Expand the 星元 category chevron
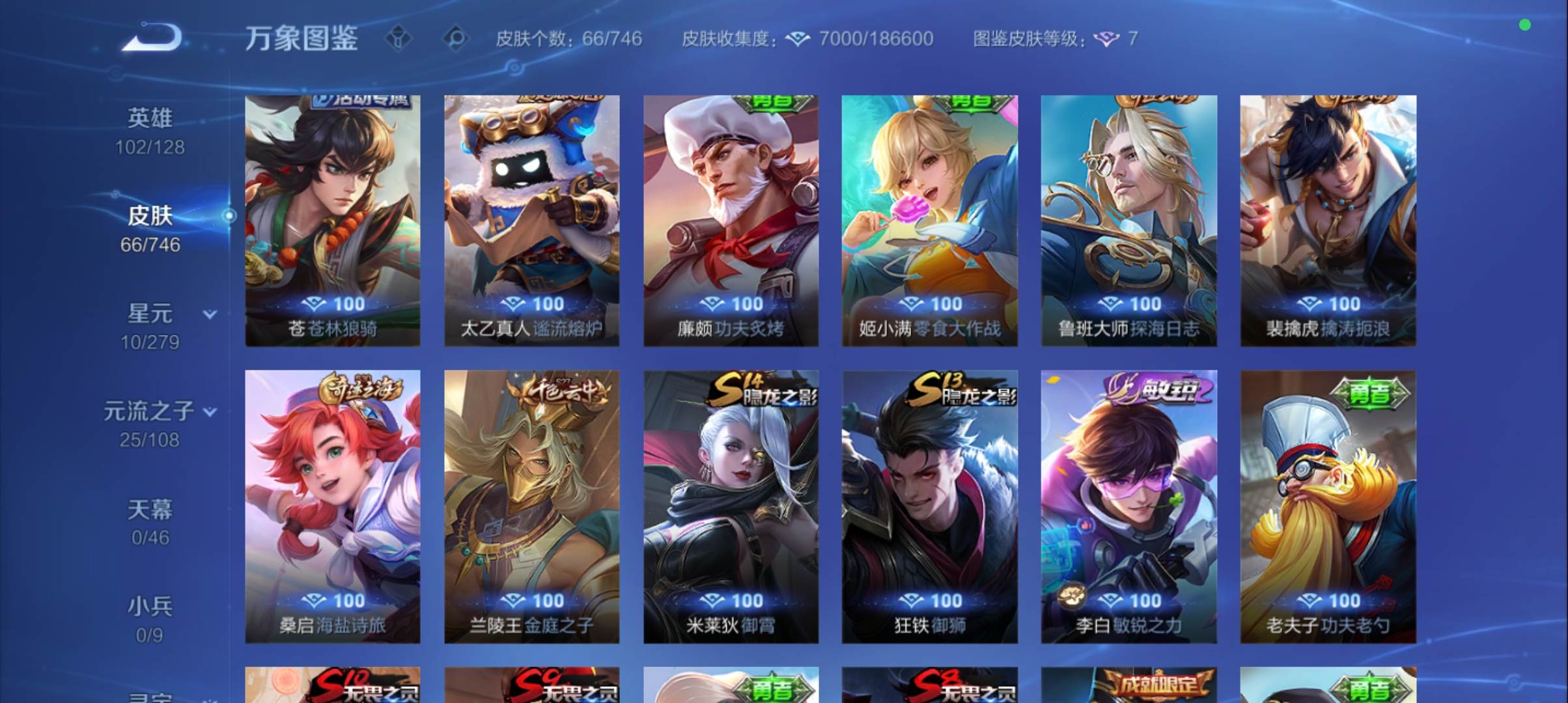The width and height of the screenshot is (1568, 703). 208,314
